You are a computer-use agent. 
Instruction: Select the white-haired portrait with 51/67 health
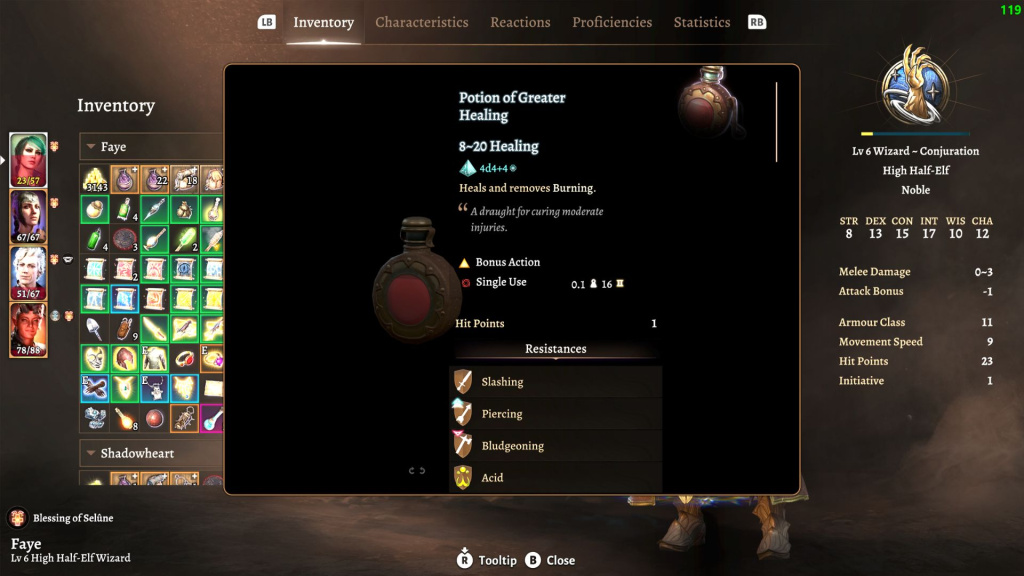(x=28, y=273)
